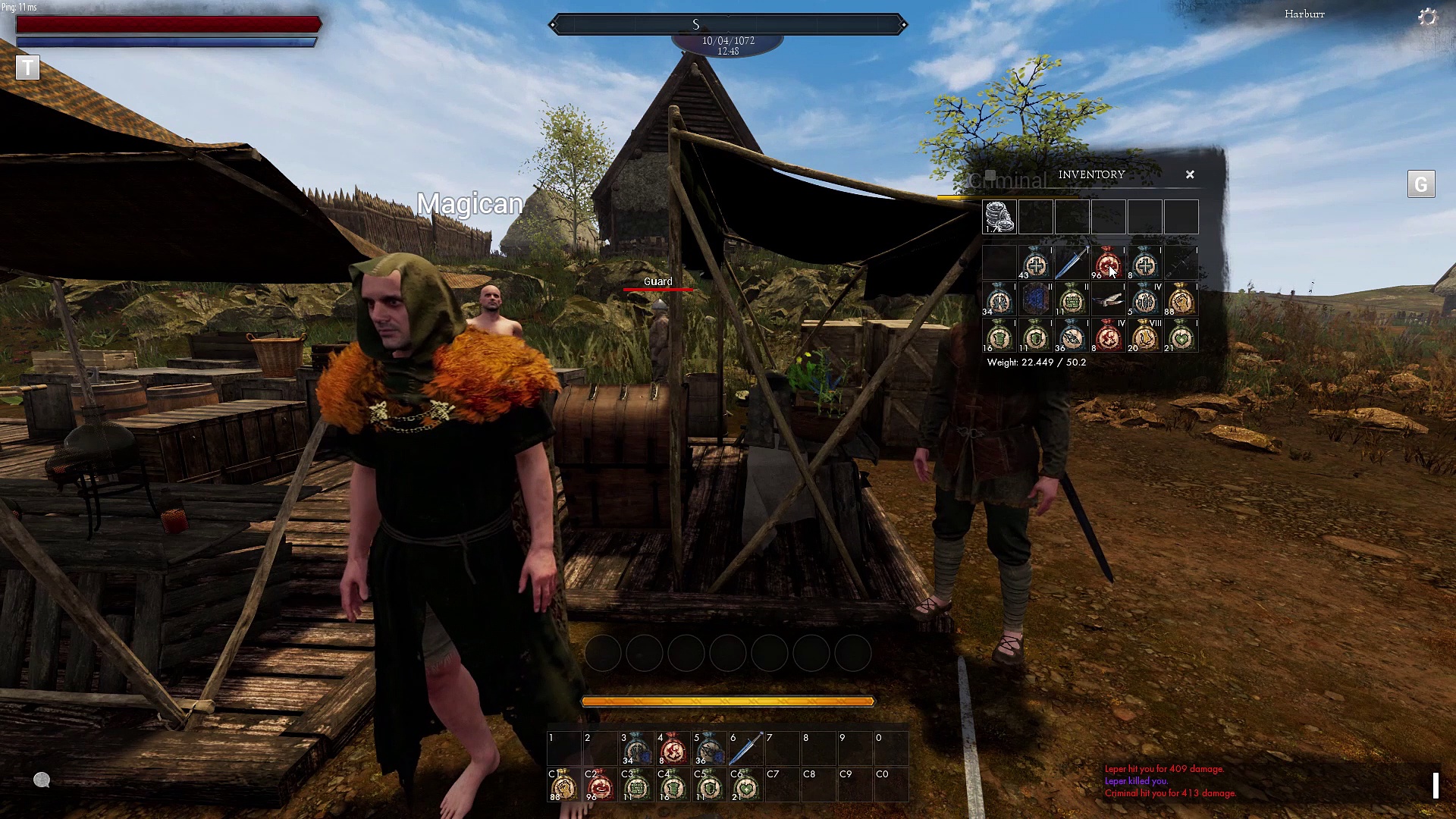The height and width of the screenshot is (819, 1456).
Task: Select the yellow fist pouch in inventory grid
Action: click(x=1181, y=300)
